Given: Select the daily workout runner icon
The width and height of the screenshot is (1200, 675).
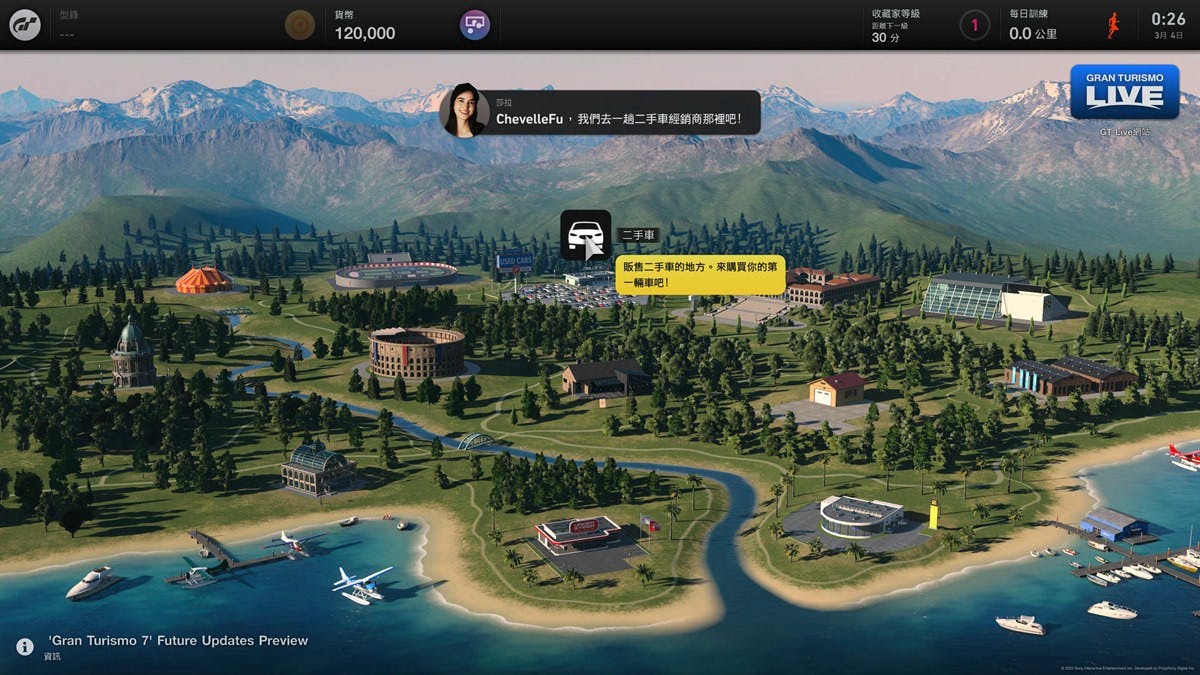Looking at the screenshot, I should (1114, 25).
